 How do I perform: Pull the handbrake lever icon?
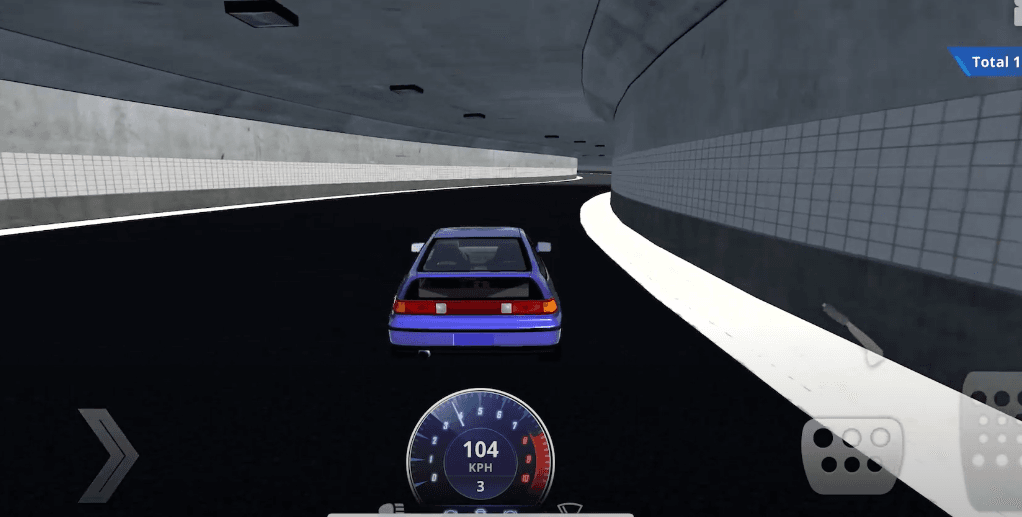[853, 330]
